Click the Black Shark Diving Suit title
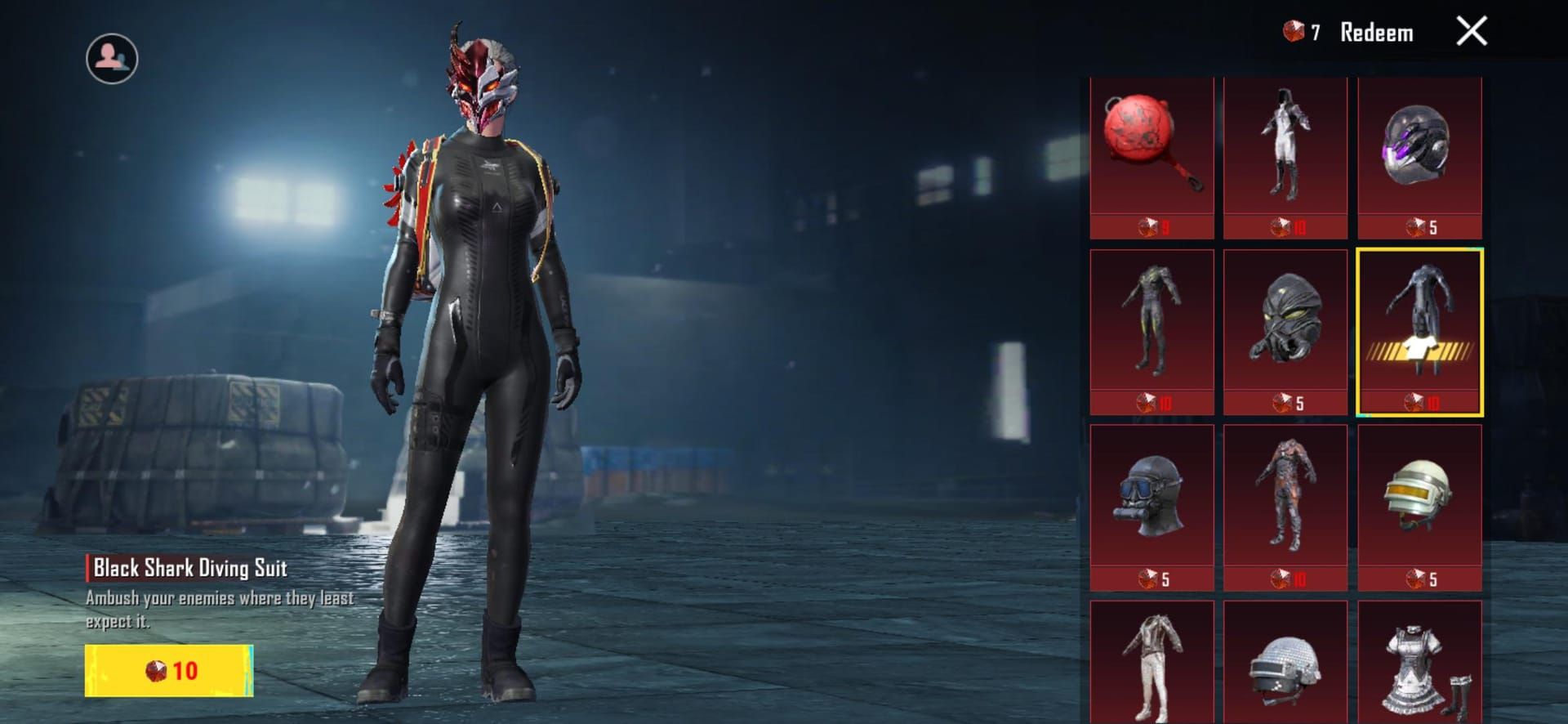 click(191, 570)
